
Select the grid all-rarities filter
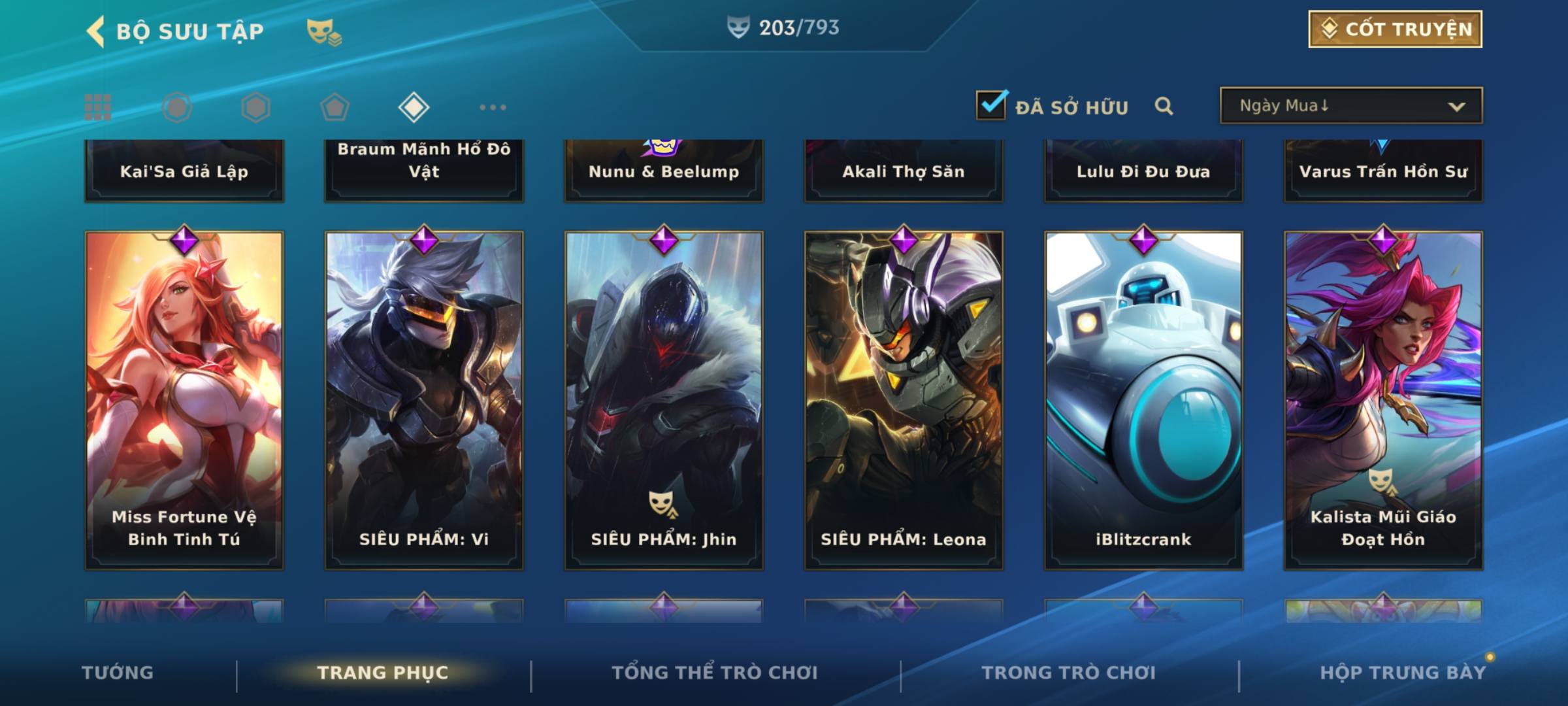pos(98,107)
